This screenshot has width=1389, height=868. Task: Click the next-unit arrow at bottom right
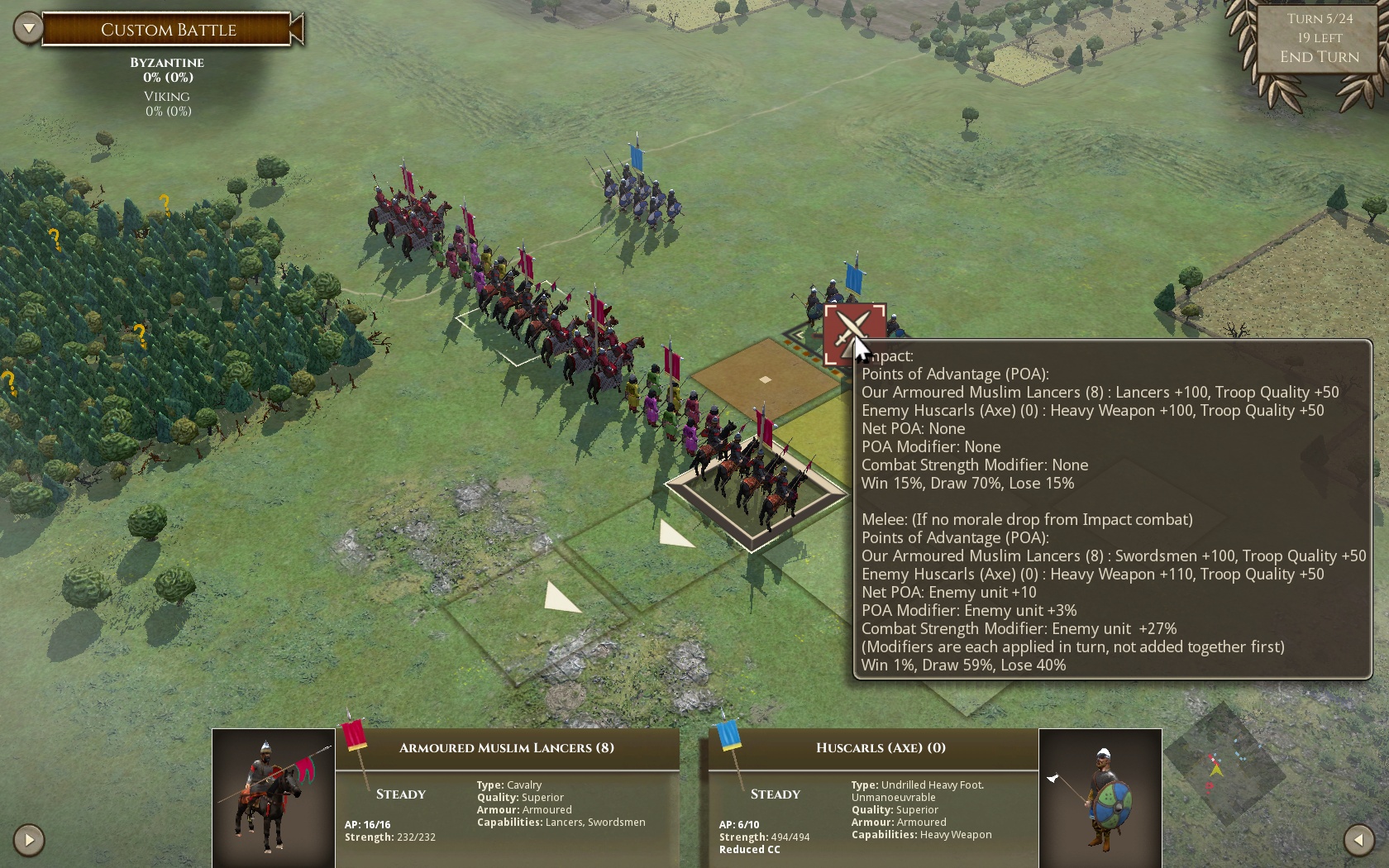coord(1360,840)
